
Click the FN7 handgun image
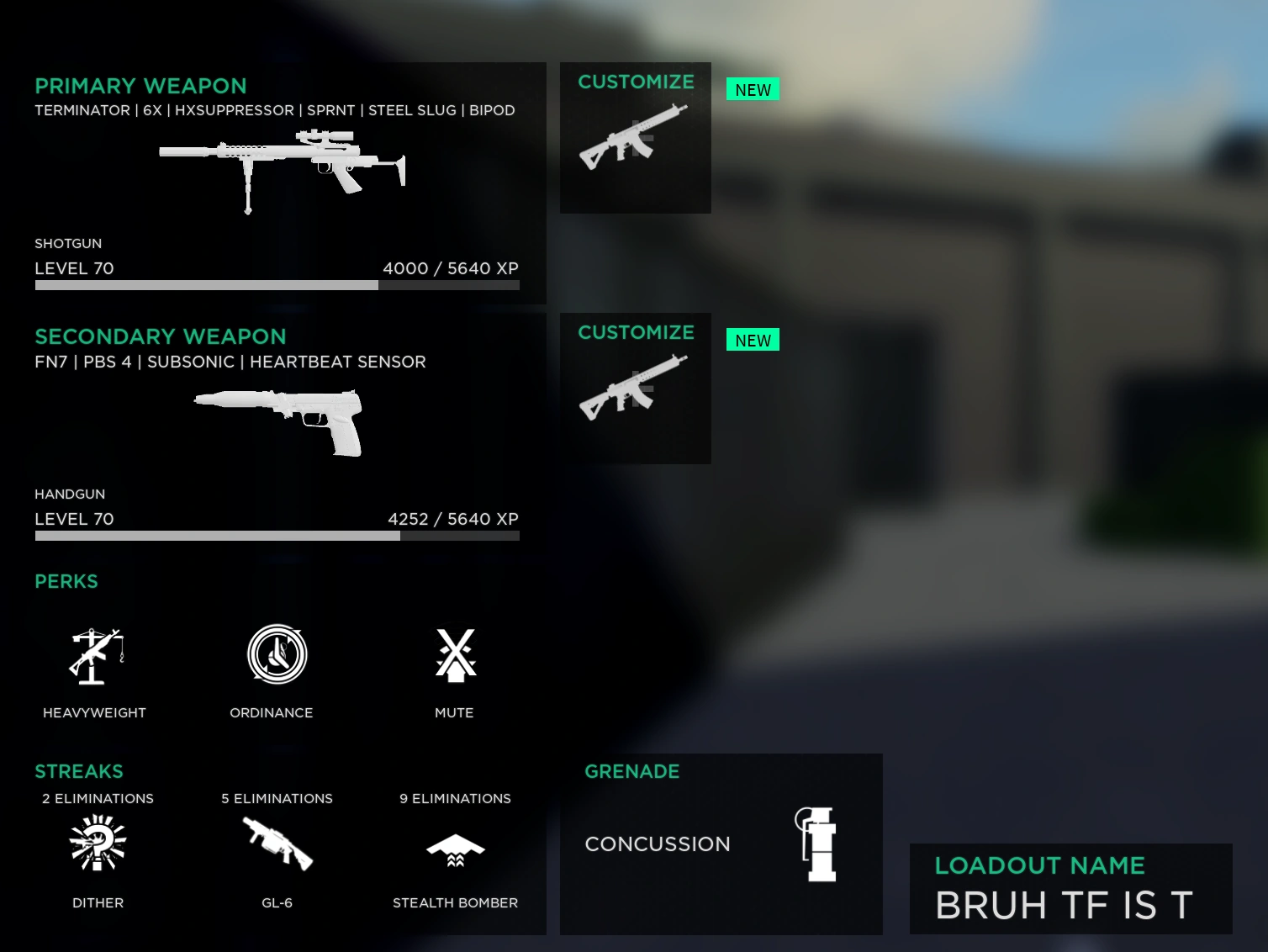(280, 420)
